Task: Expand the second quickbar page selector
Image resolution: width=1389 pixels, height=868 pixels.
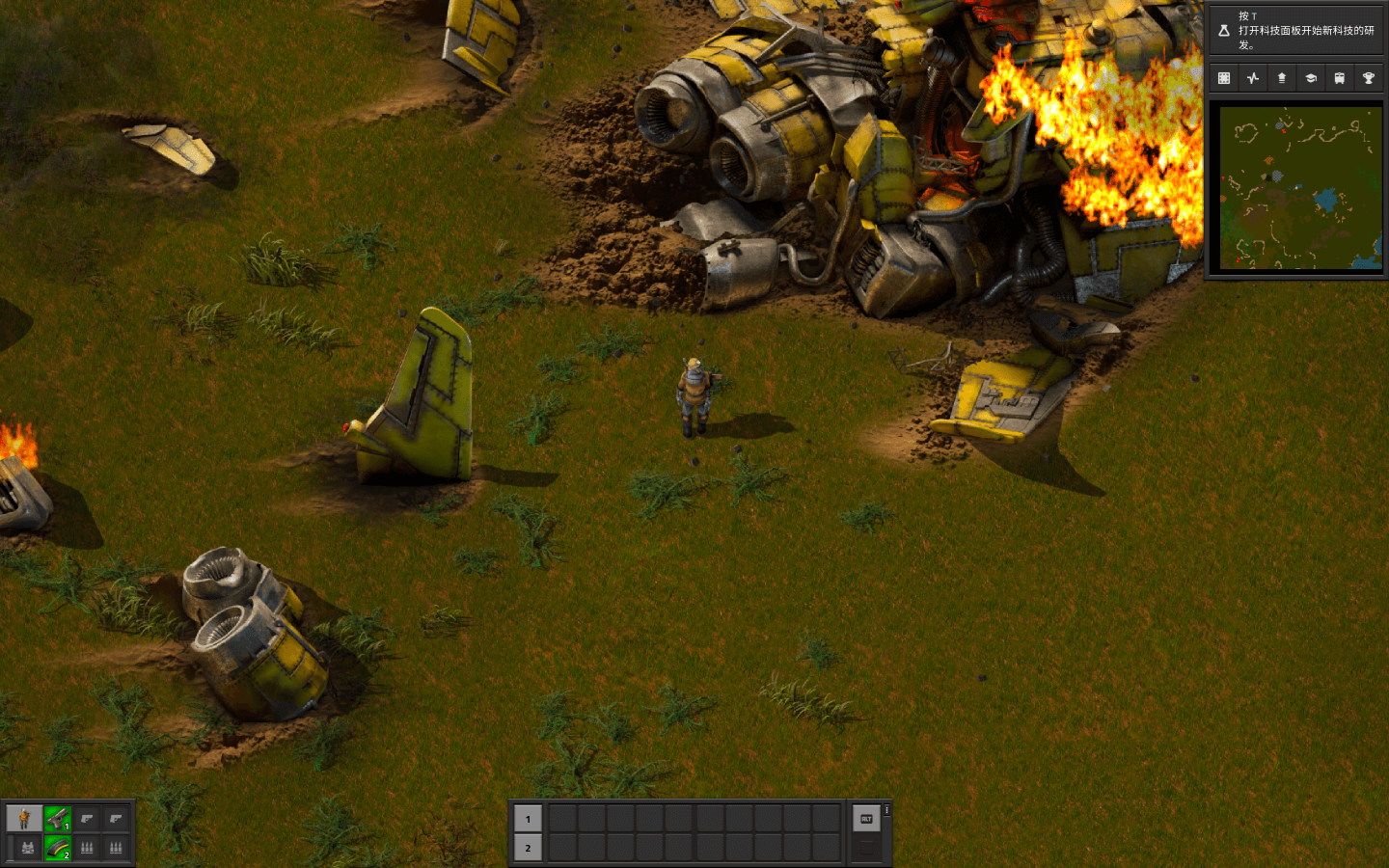Action: [x=865, y=848]
